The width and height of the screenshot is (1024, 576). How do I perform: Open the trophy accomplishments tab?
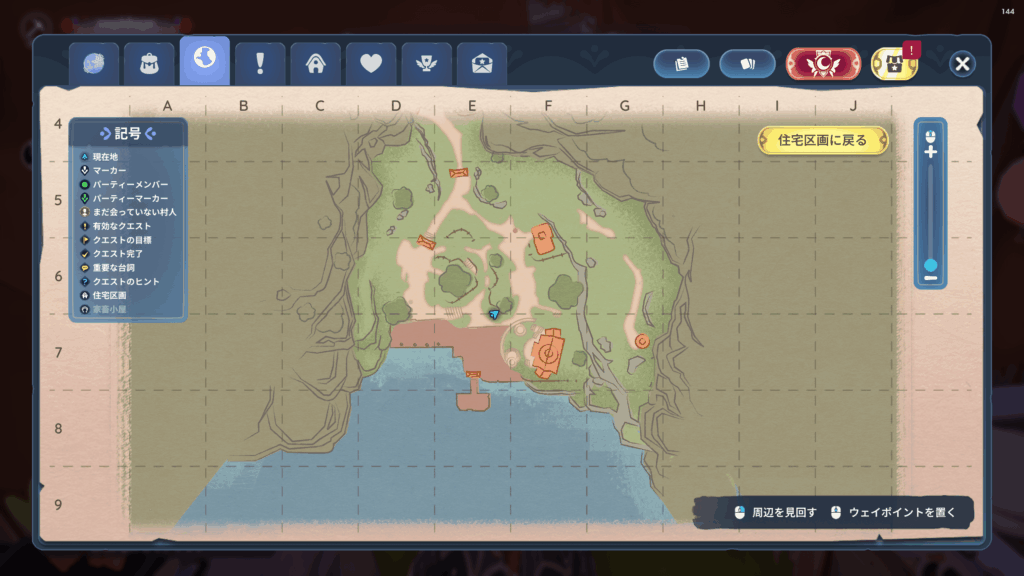426,64
